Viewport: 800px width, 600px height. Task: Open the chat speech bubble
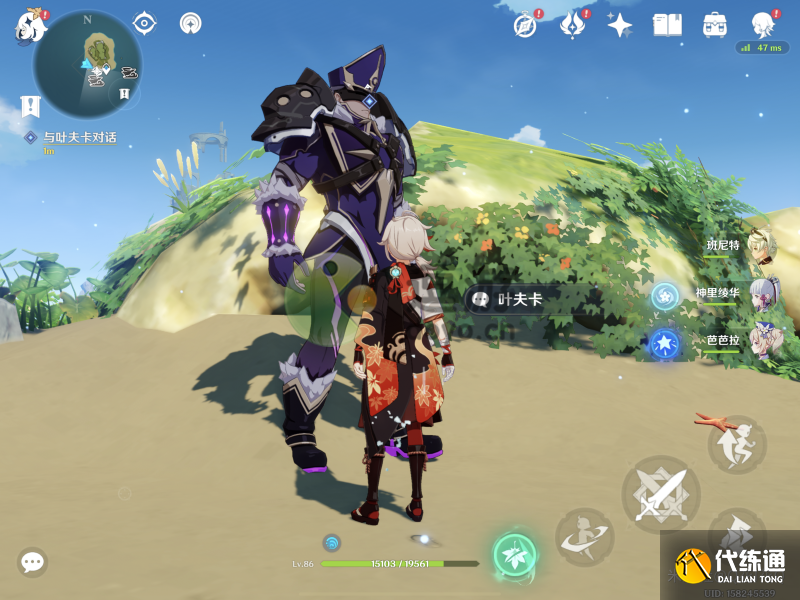(32, 562)
